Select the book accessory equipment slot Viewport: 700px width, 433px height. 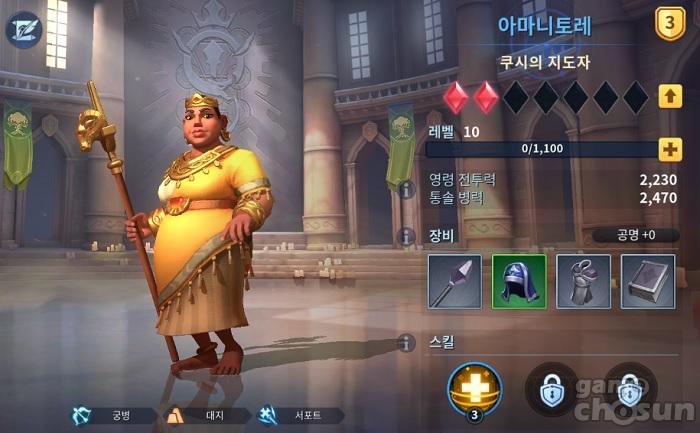pos(647,281)
